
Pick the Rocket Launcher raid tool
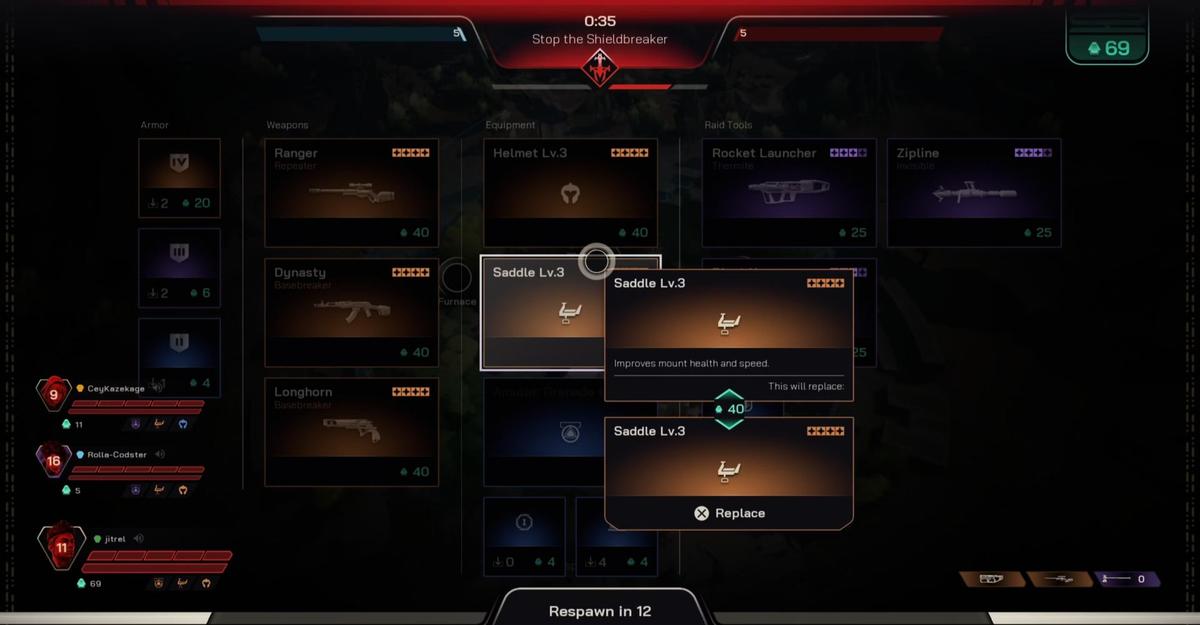pyautogui.click(x=789, y=193)
